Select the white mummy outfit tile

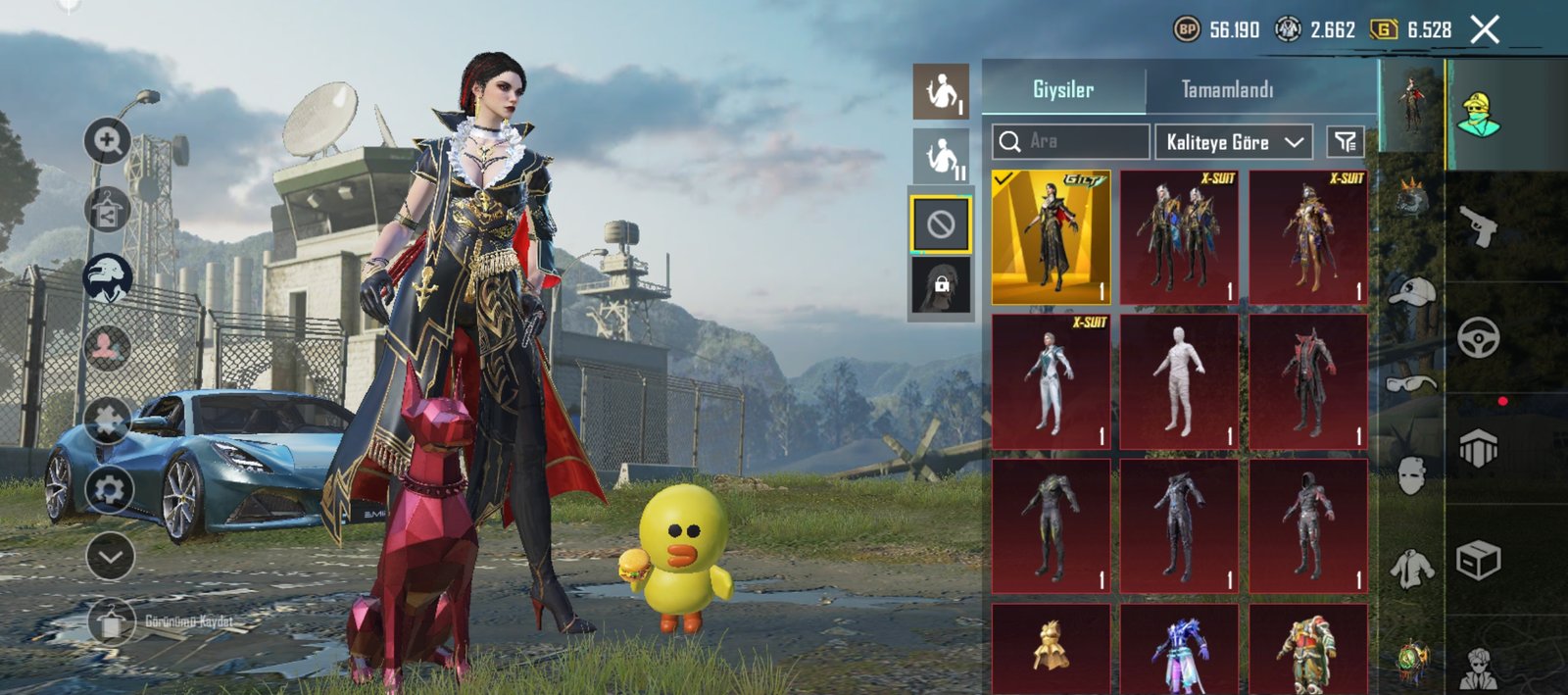[1179, 381]
